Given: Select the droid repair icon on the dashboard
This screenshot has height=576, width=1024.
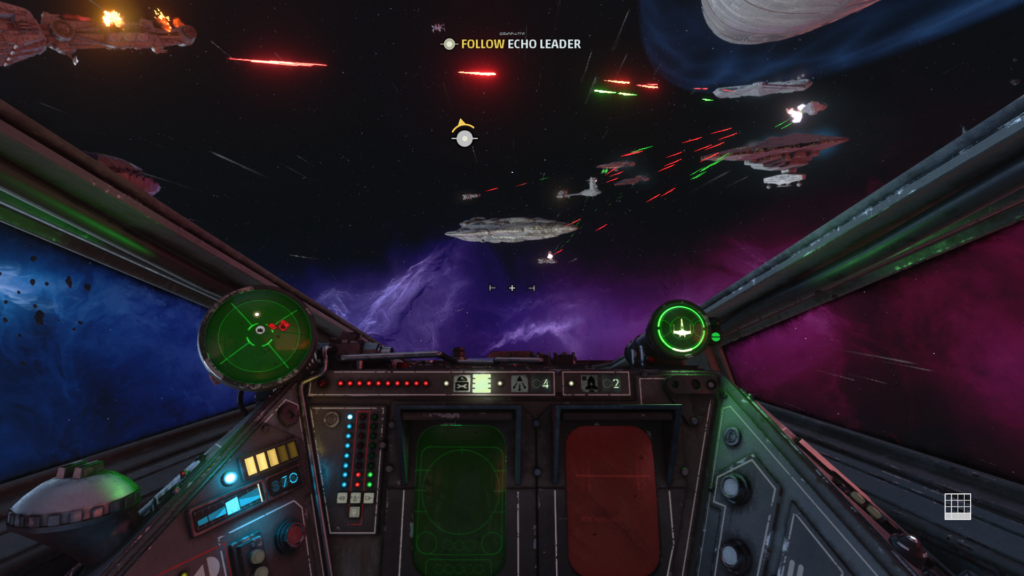Looking at the screenshot, I should (462, 383).
